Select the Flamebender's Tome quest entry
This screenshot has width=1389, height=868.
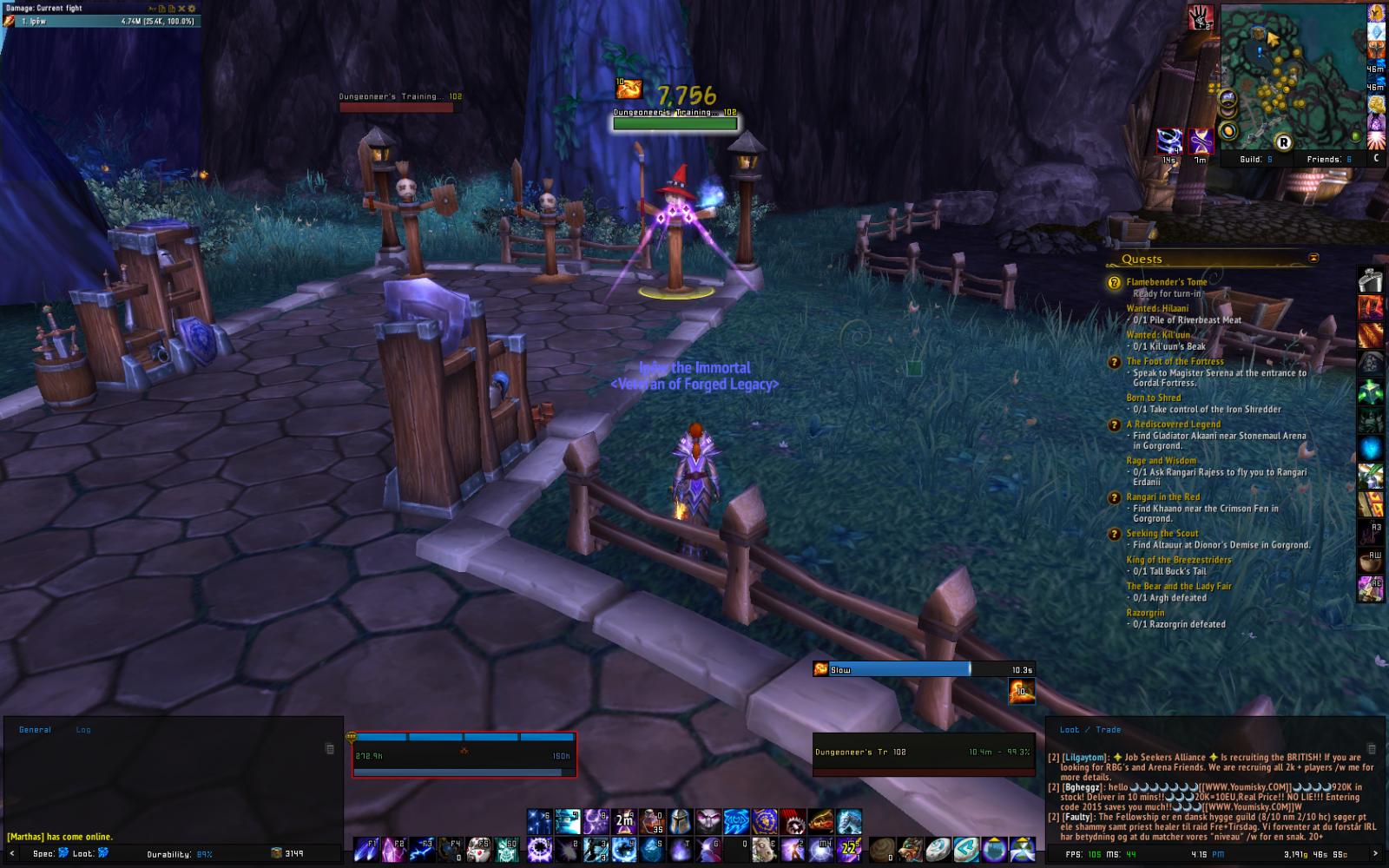tap(1166, 282)
